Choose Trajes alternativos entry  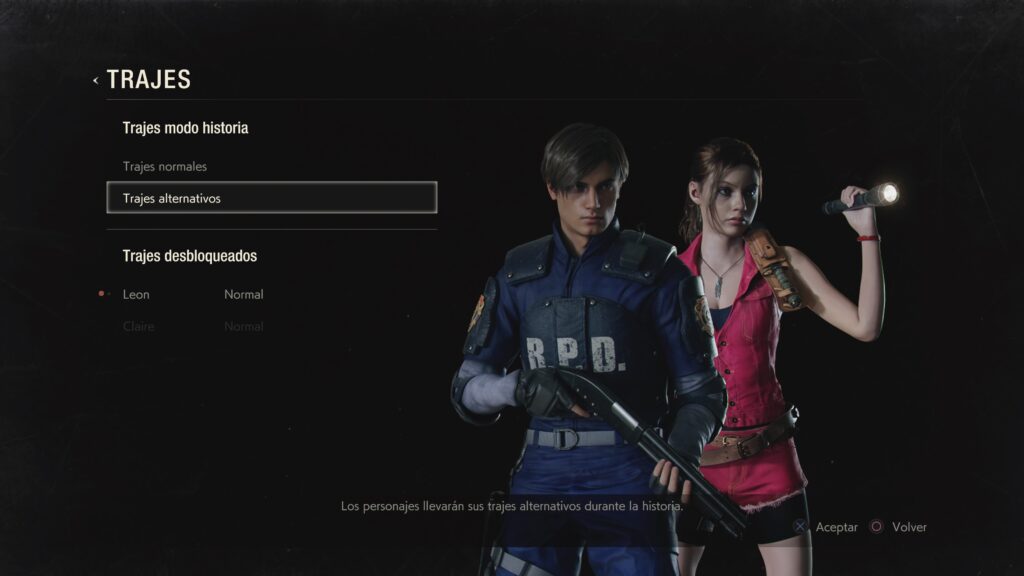coord(271,198)
